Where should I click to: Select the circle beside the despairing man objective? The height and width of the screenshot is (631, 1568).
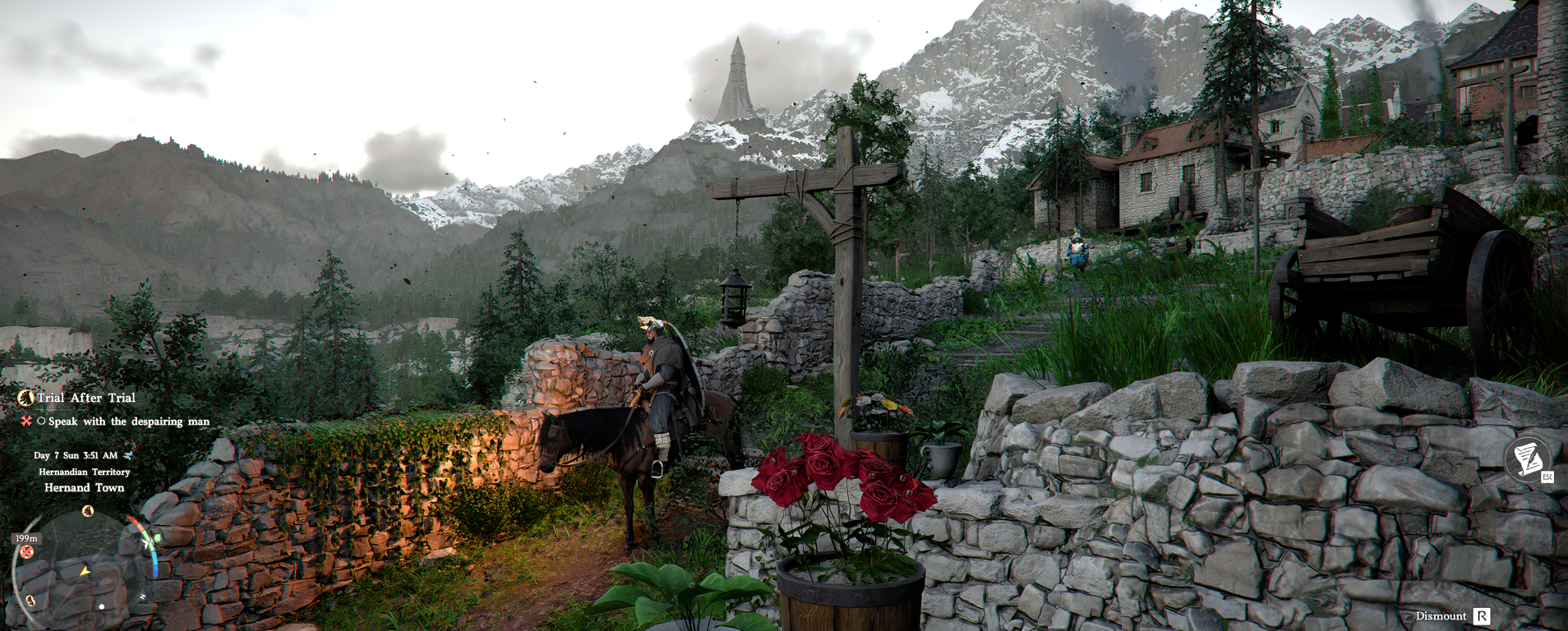click(41, 421)
